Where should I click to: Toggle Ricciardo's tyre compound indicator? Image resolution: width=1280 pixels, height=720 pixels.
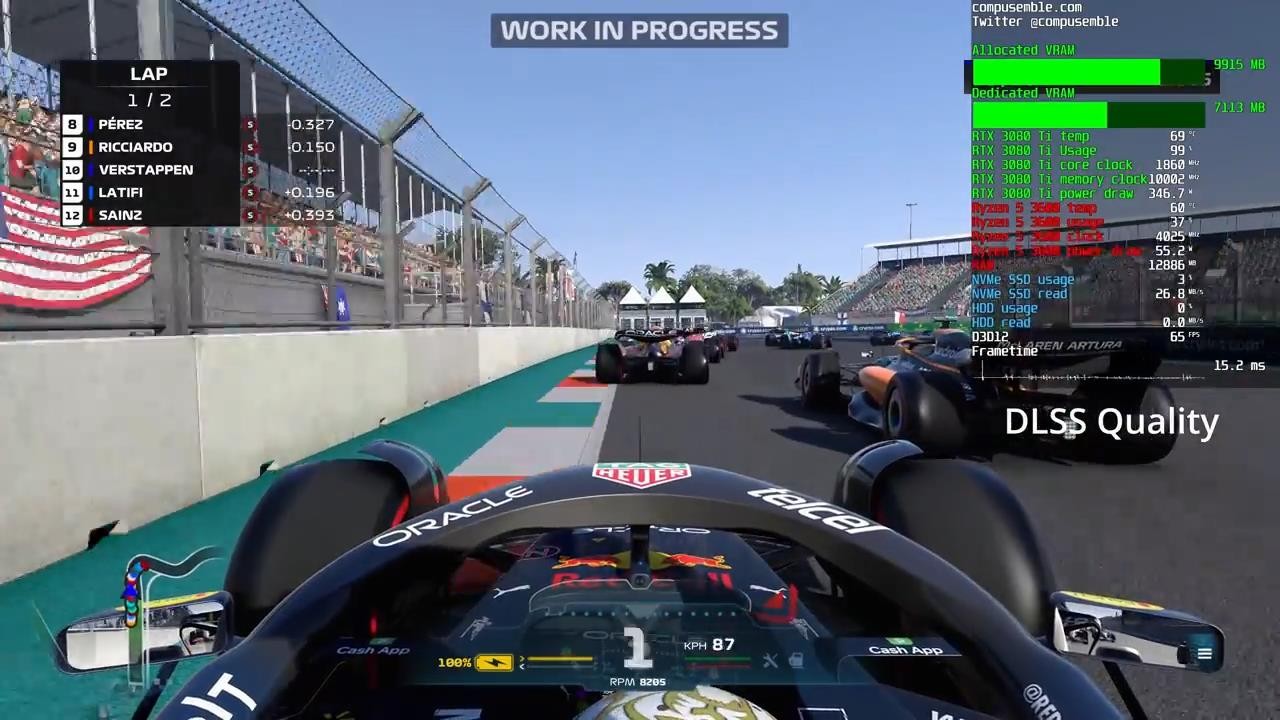[x=249, y=147]
